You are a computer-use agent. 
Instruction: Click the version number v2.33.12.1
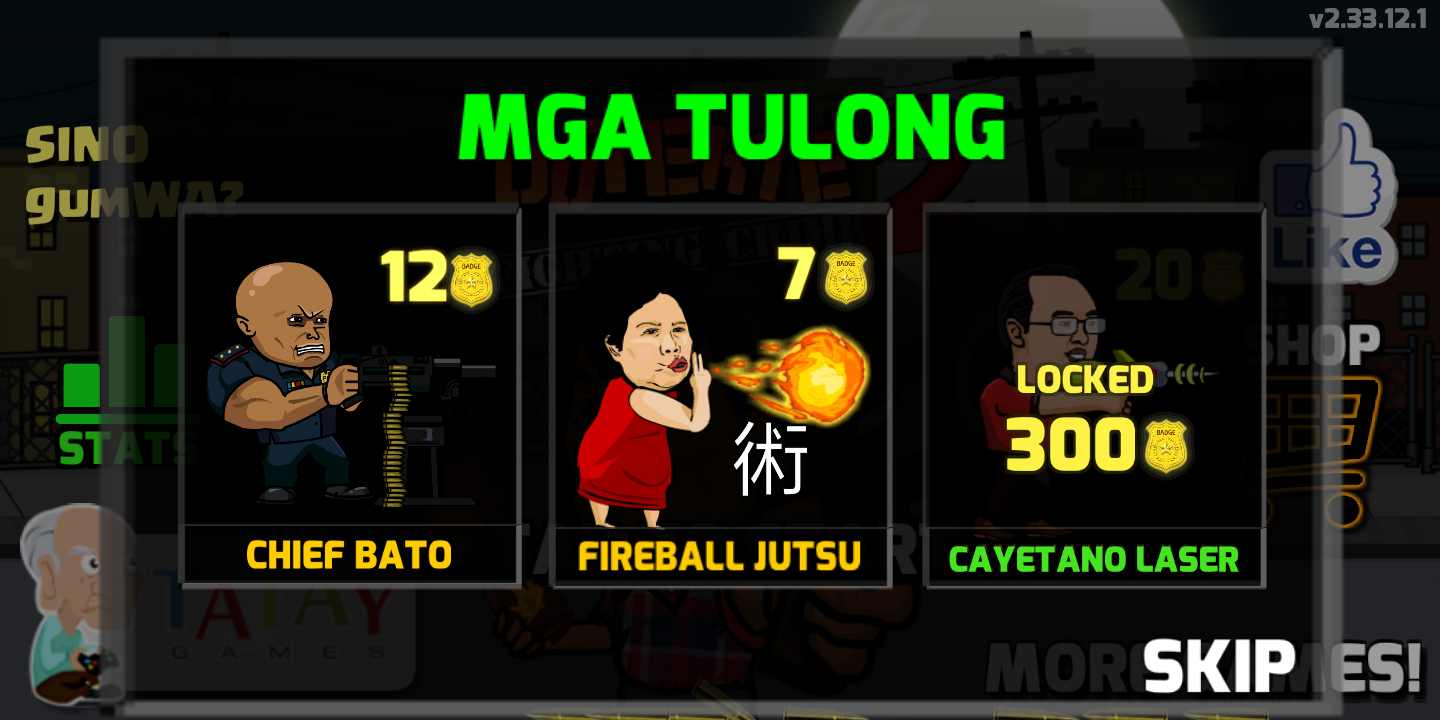click(x=1370, y=16)
